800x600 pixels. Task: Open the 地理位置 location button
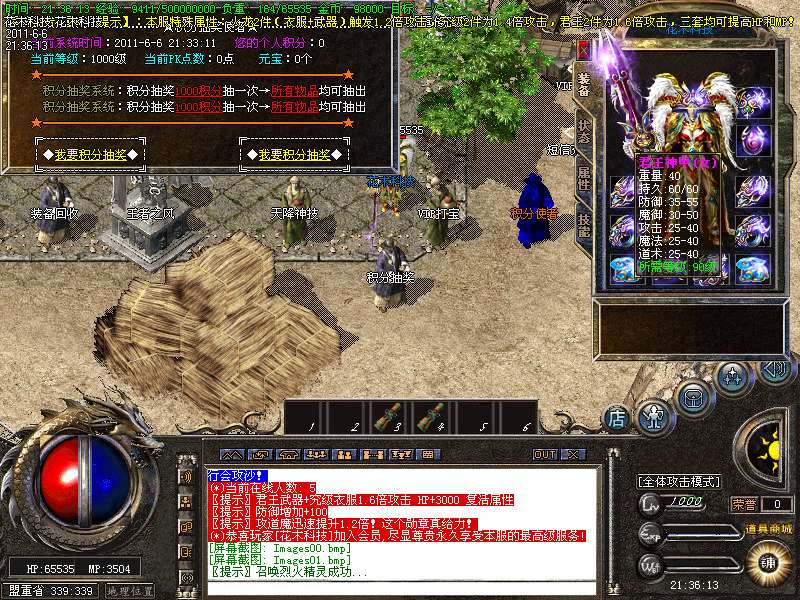pyautogui.click(x=129, y=591)
